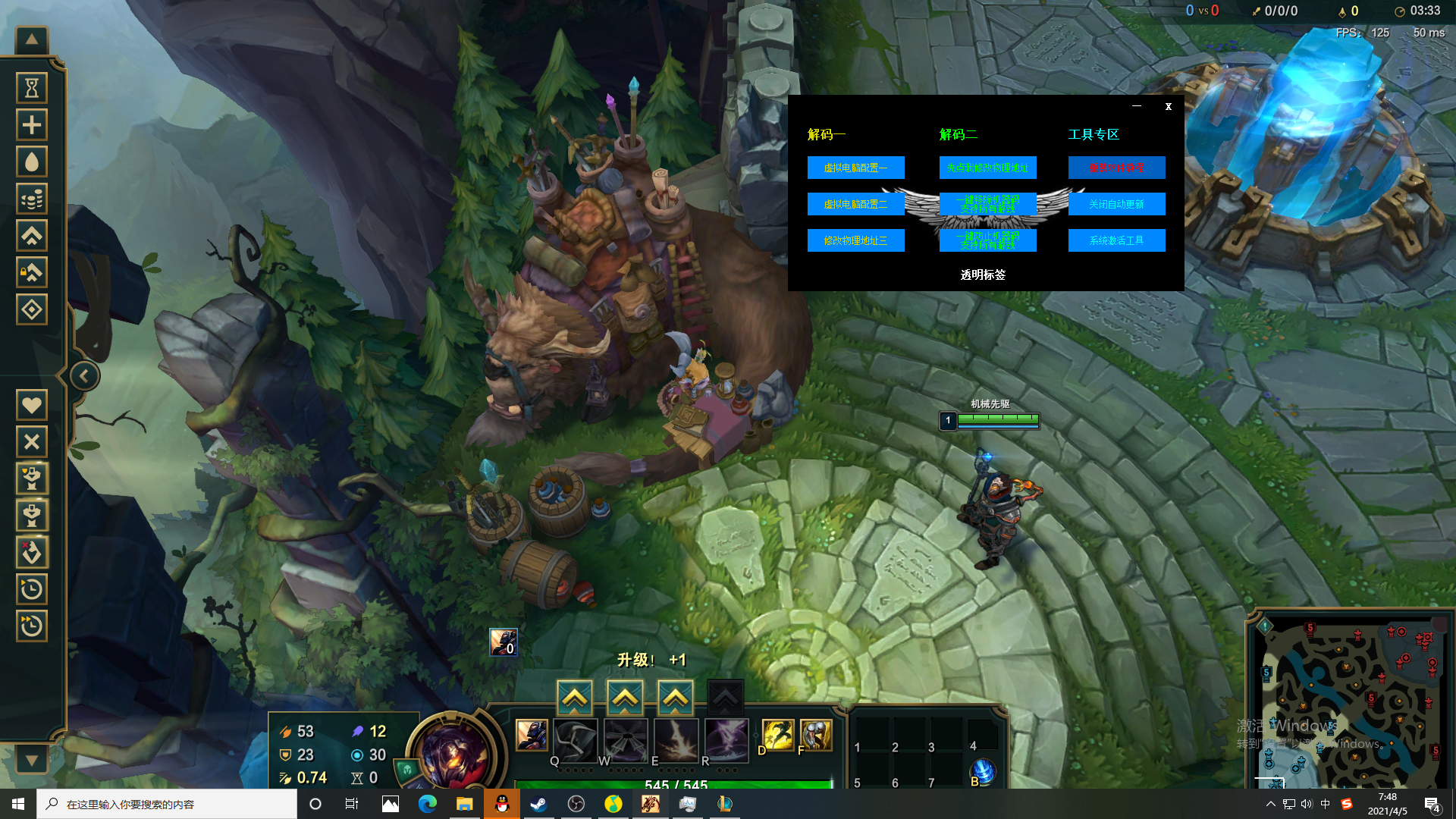Close the black overlay tool window
Screen dimensions: 1456x819
(x=1169, y=107)
